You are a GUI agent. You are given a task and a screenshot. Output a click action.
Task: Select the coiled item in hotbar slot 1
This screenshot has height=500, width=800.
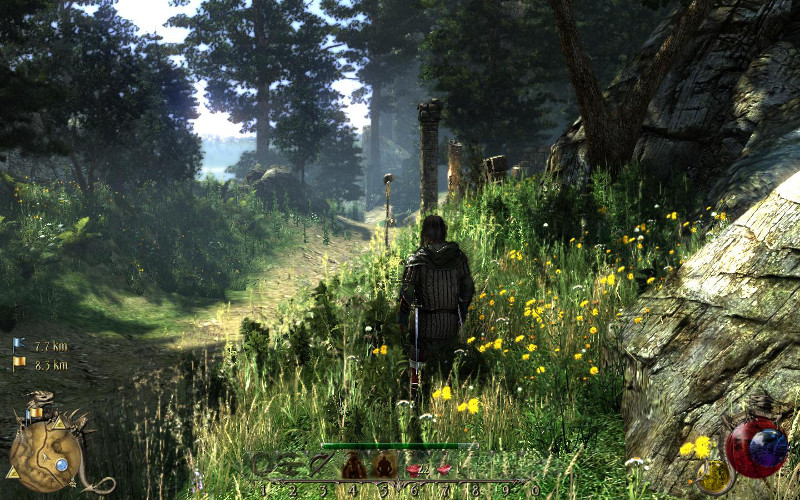point(263,464)
